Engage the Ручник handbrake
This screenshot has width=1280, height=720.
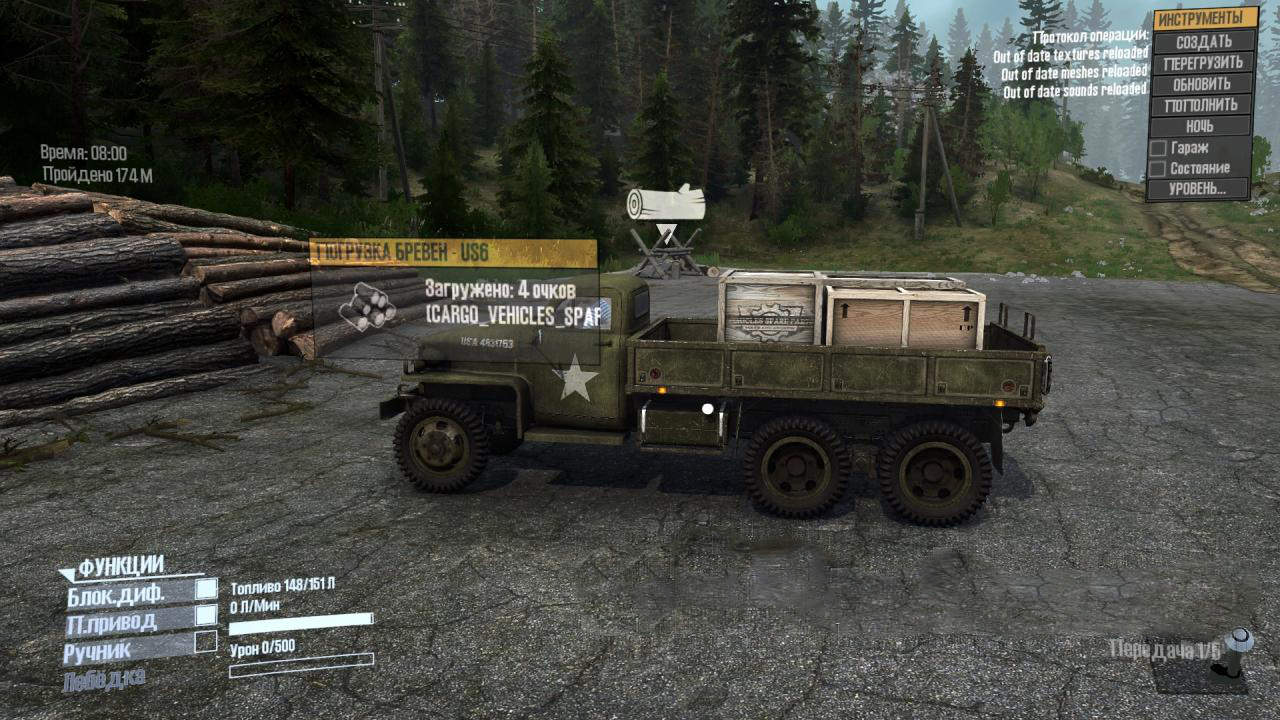(x=206, y=642)
